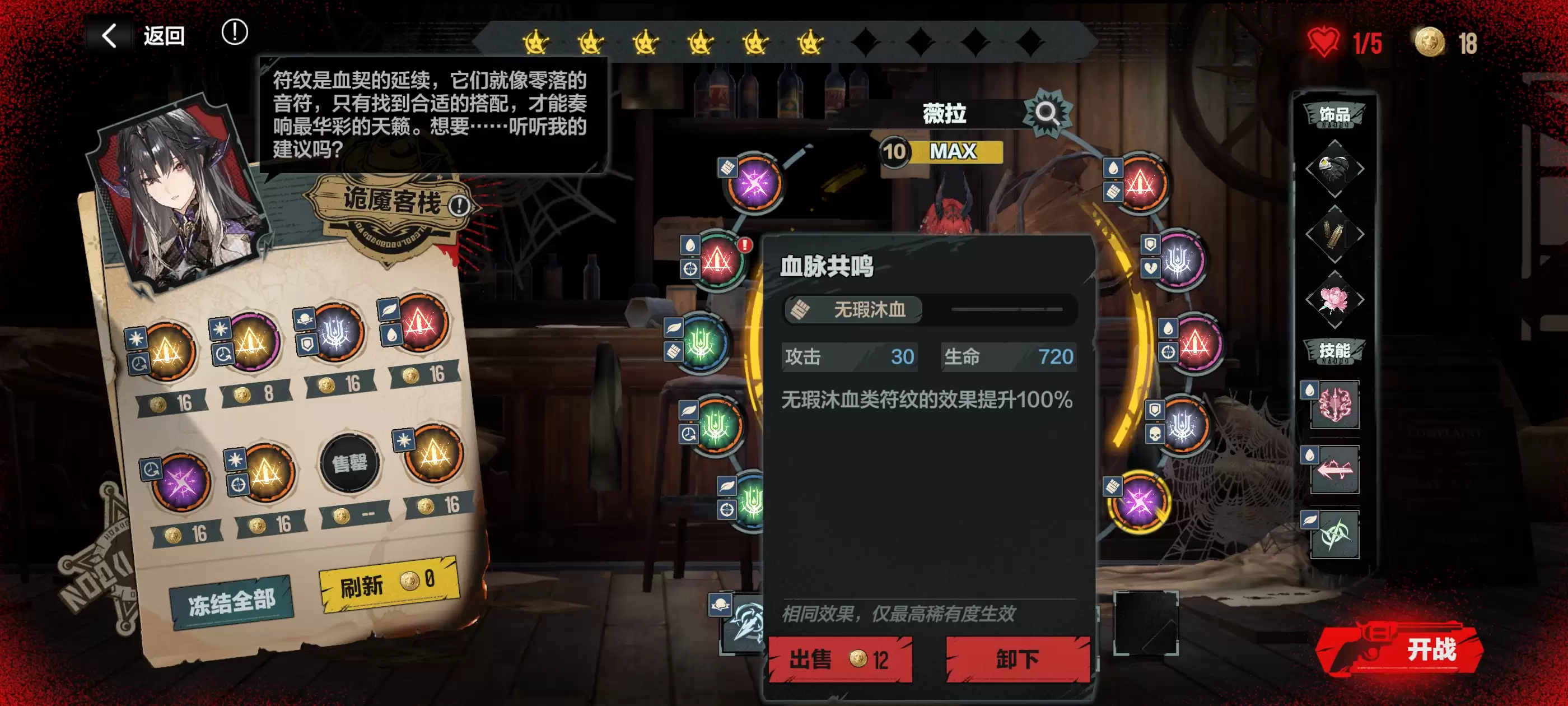
Task: Open the 诡魇客栈 info icon
Action: click(459, 206)
